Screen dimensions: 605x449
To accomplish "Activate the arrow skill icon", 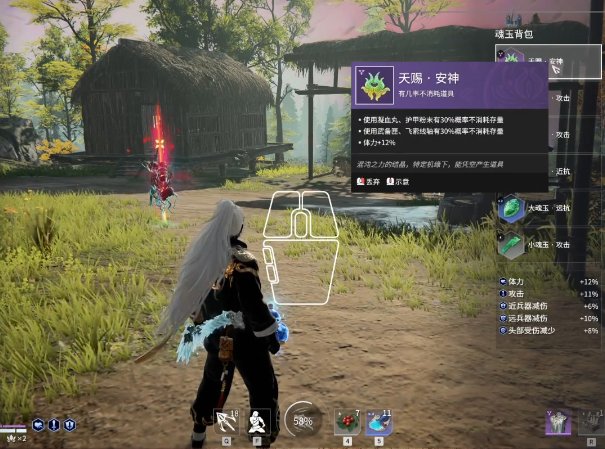I will pyautogui.click(x=227, y=421).
